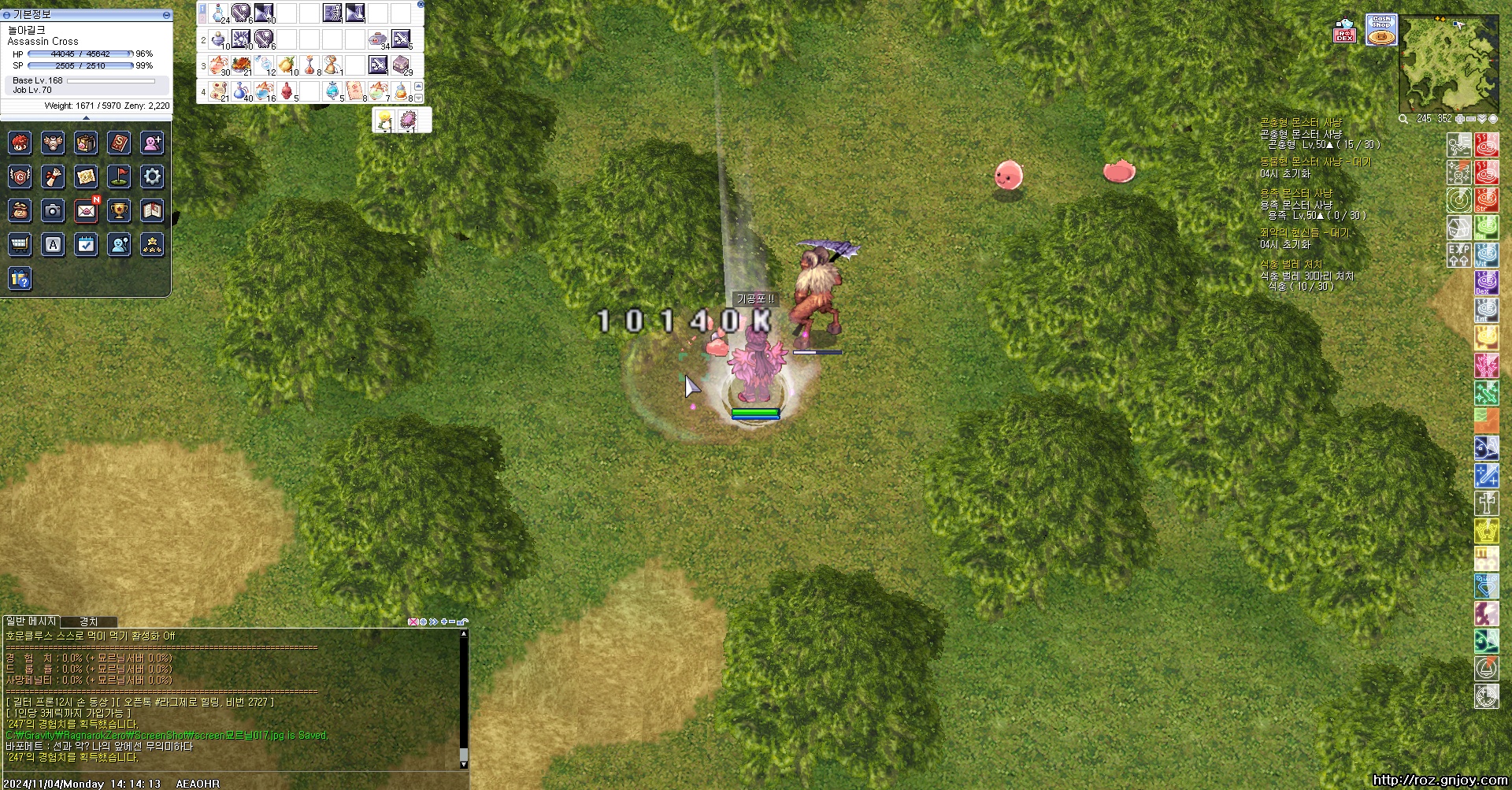Viewport: 1512px width, 790px height.
Task: Zoom in the minimap with plus button
Action: pos(1460,119)
